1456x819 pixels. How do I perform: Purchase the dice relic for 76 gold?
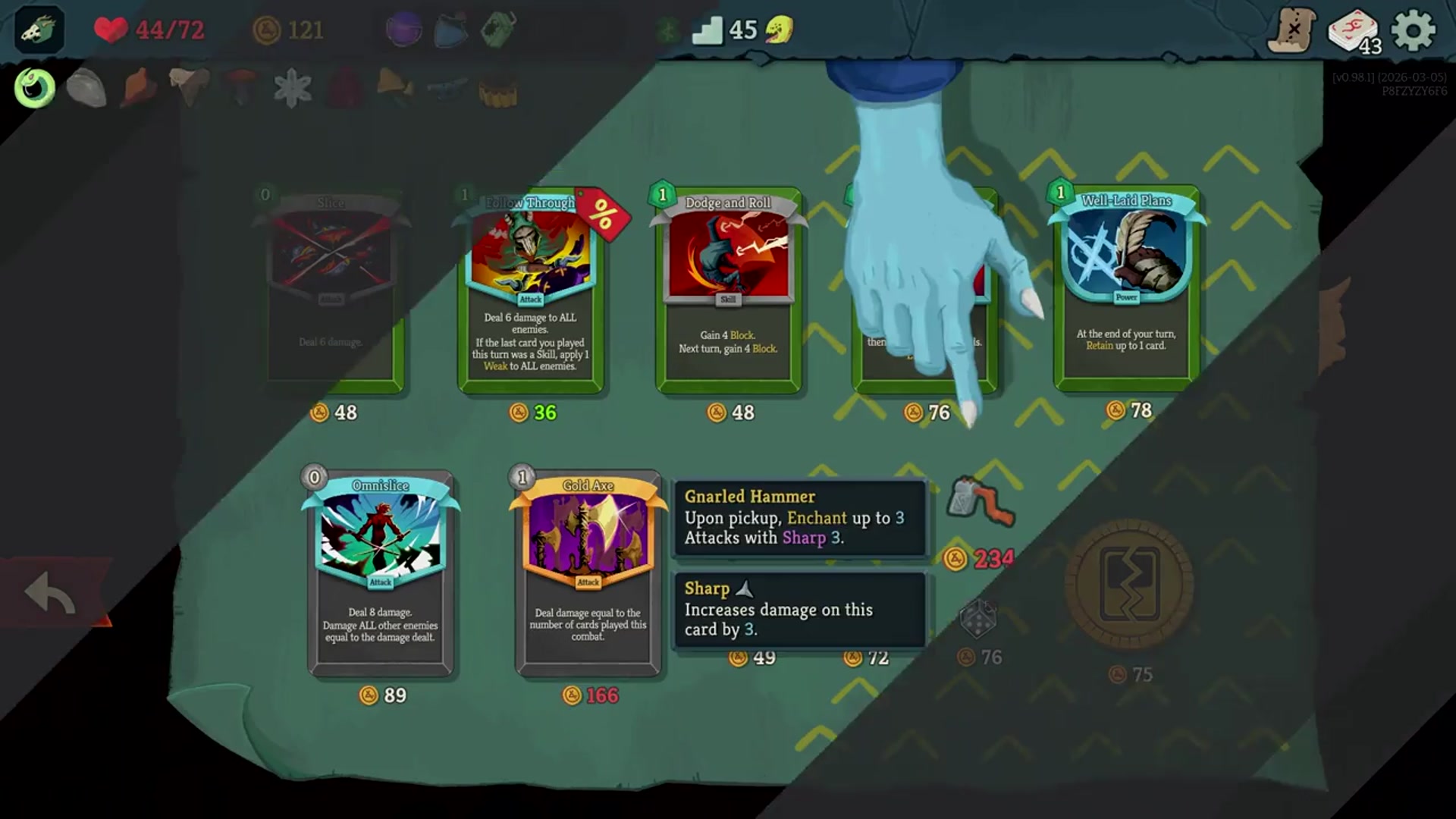coord(978,620)
